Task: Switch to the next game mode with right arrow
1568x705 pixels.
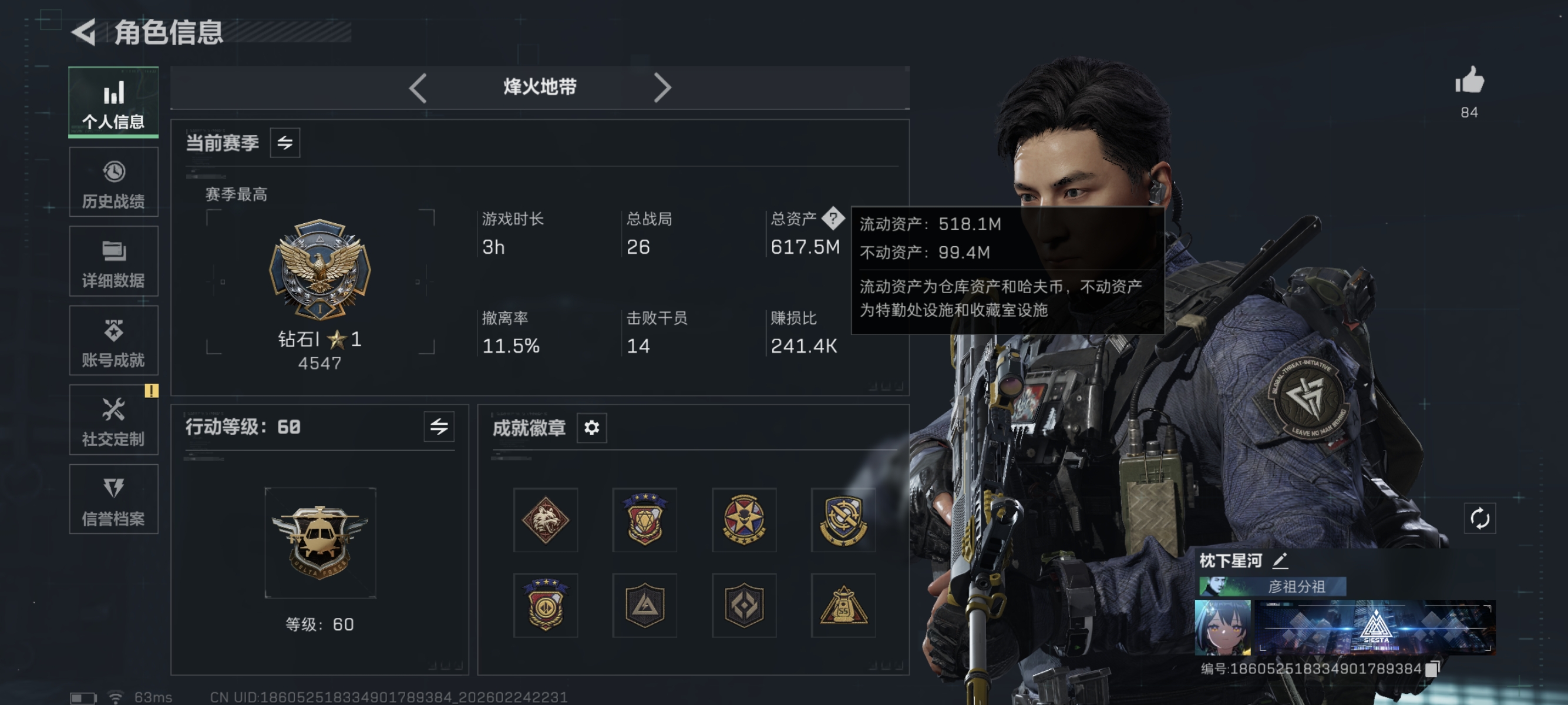Action: pos(663,87)
